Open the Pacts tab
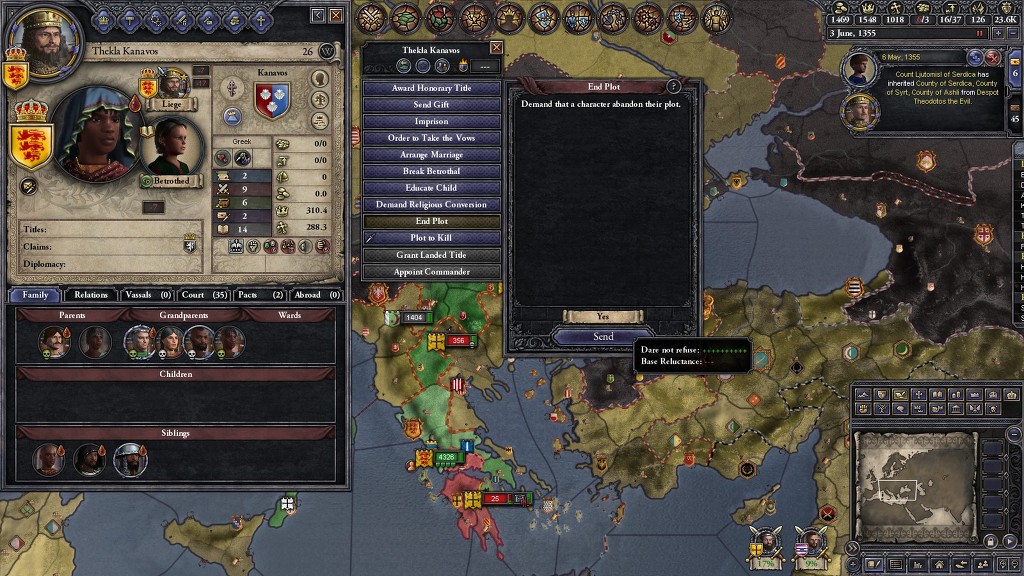 point(259,295)
